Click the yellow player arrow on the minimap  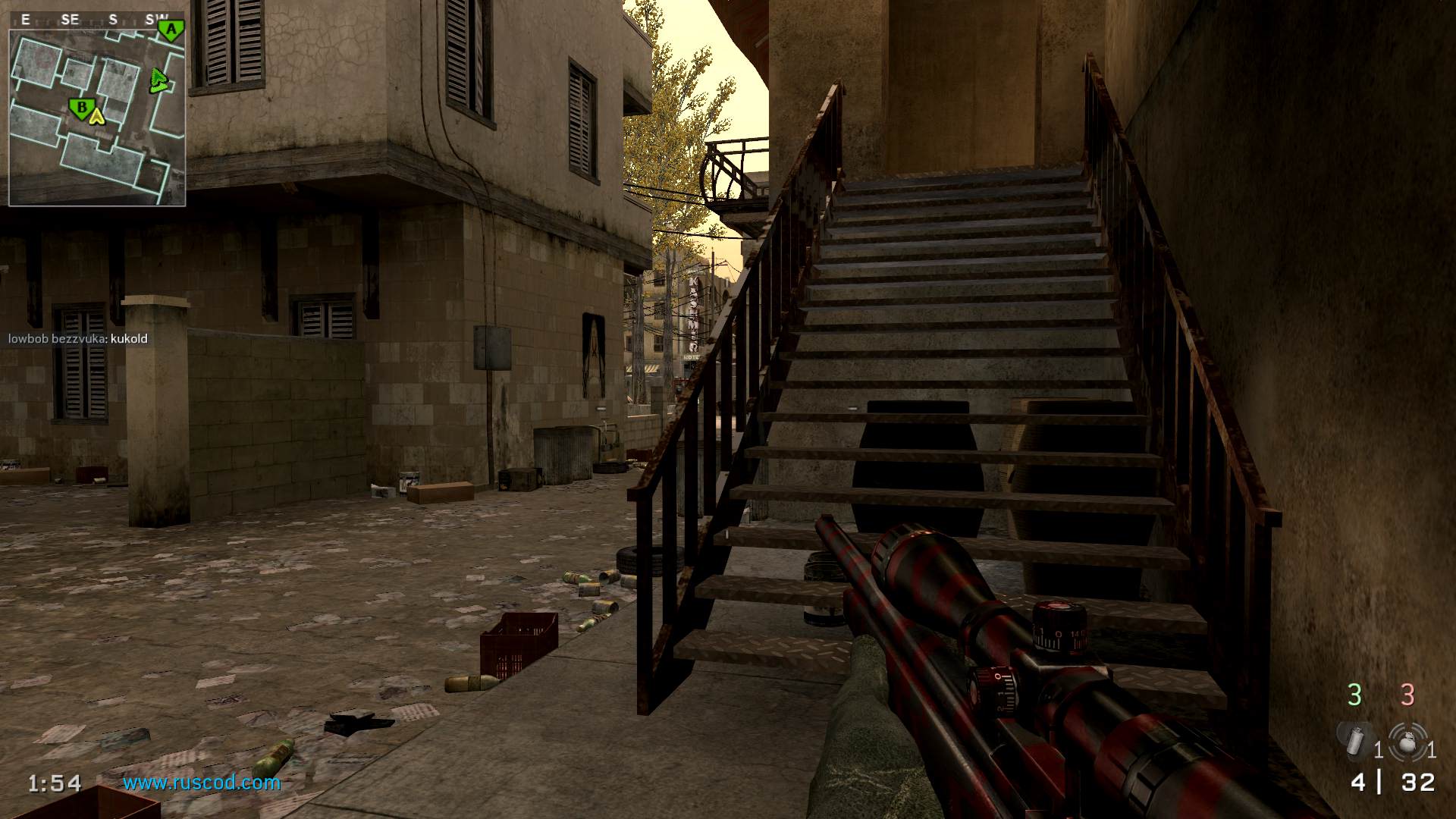(96, 116)
